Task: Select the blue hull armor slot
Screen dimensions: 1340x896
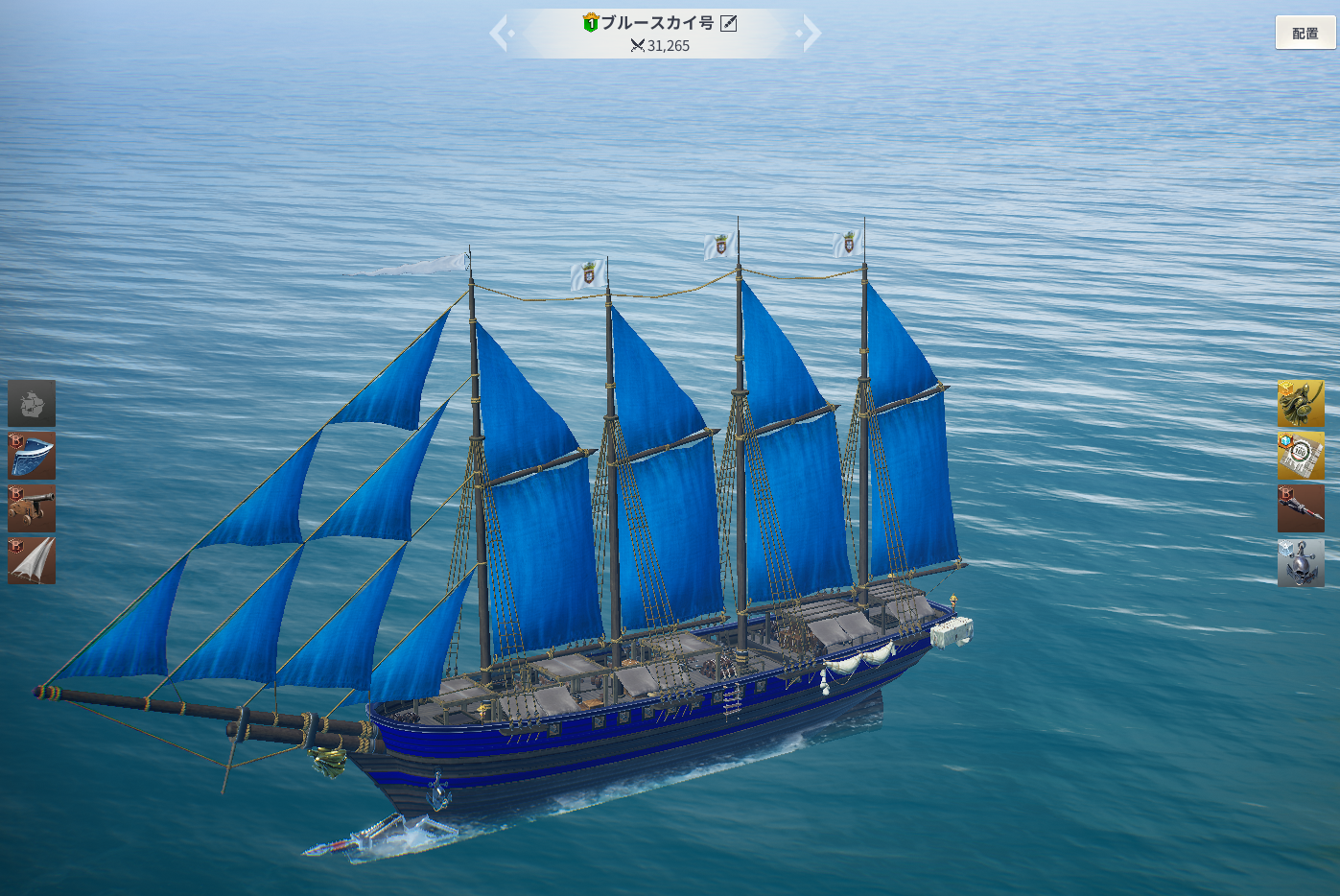Action: tap(32, 456)
